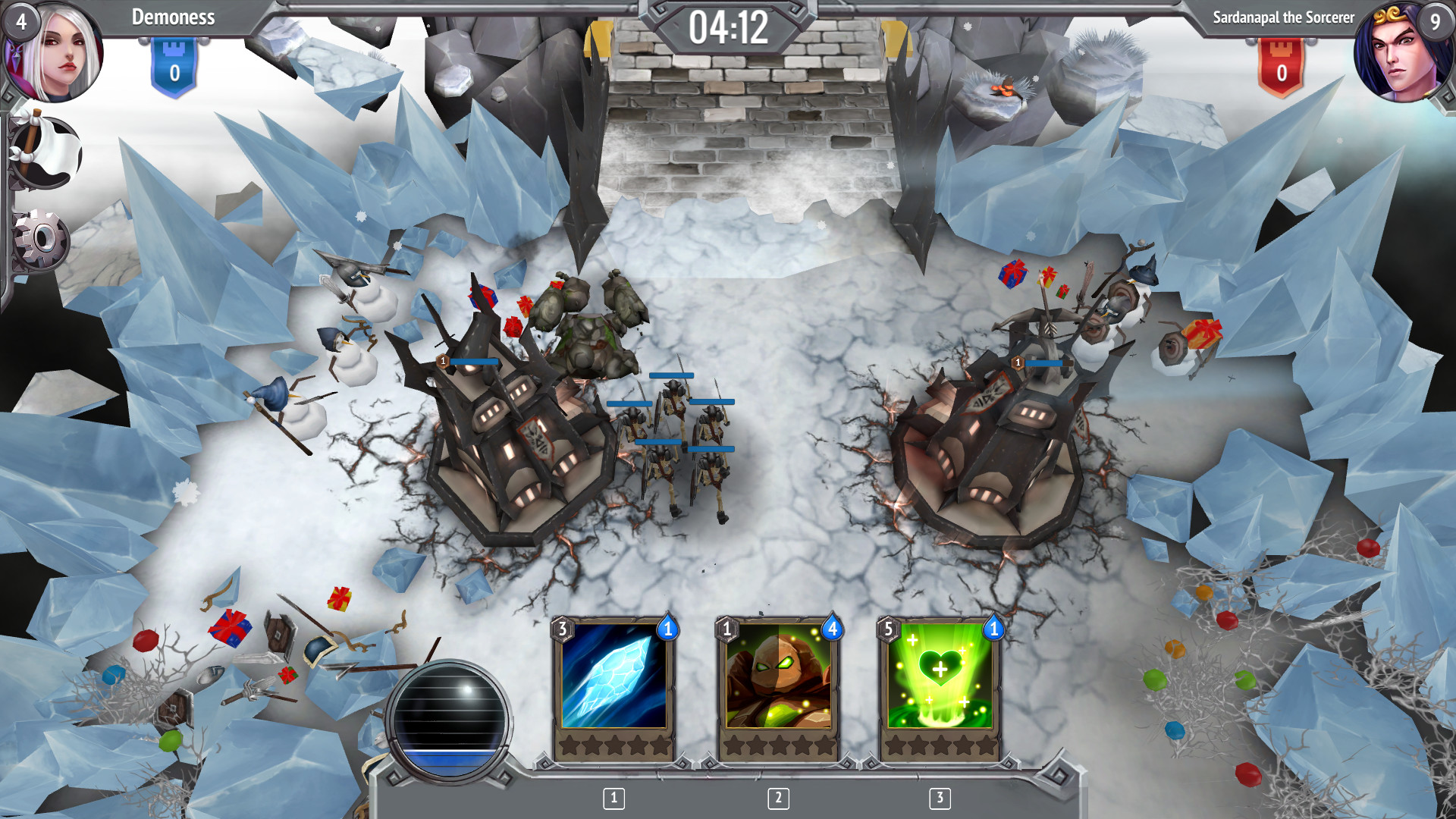
Task: Click the blue count badge on the golem card
Action: click(x=832, y=628)
